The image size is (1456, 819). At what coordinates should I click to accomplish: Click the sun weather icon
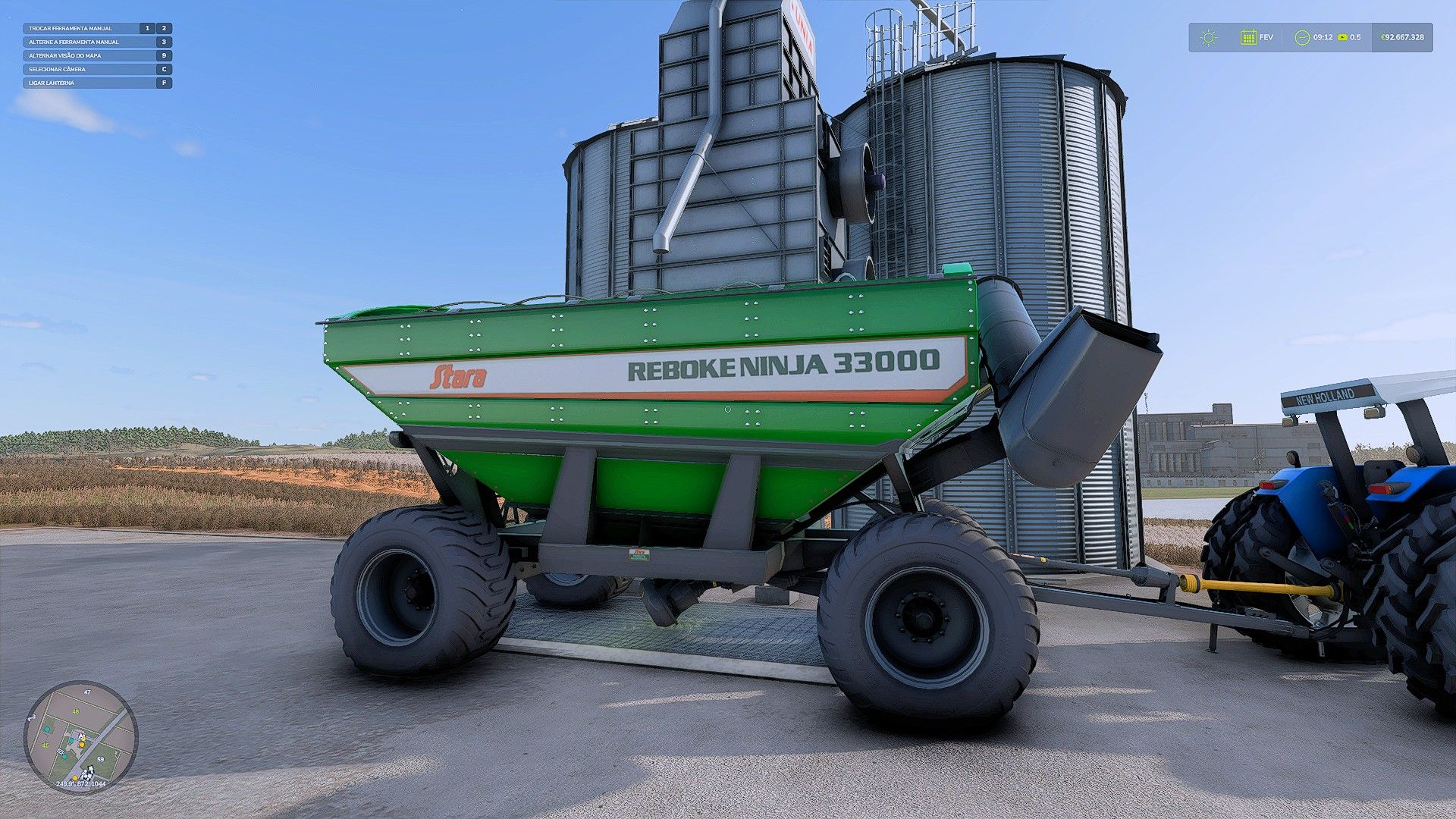[x=1209, y=37]
